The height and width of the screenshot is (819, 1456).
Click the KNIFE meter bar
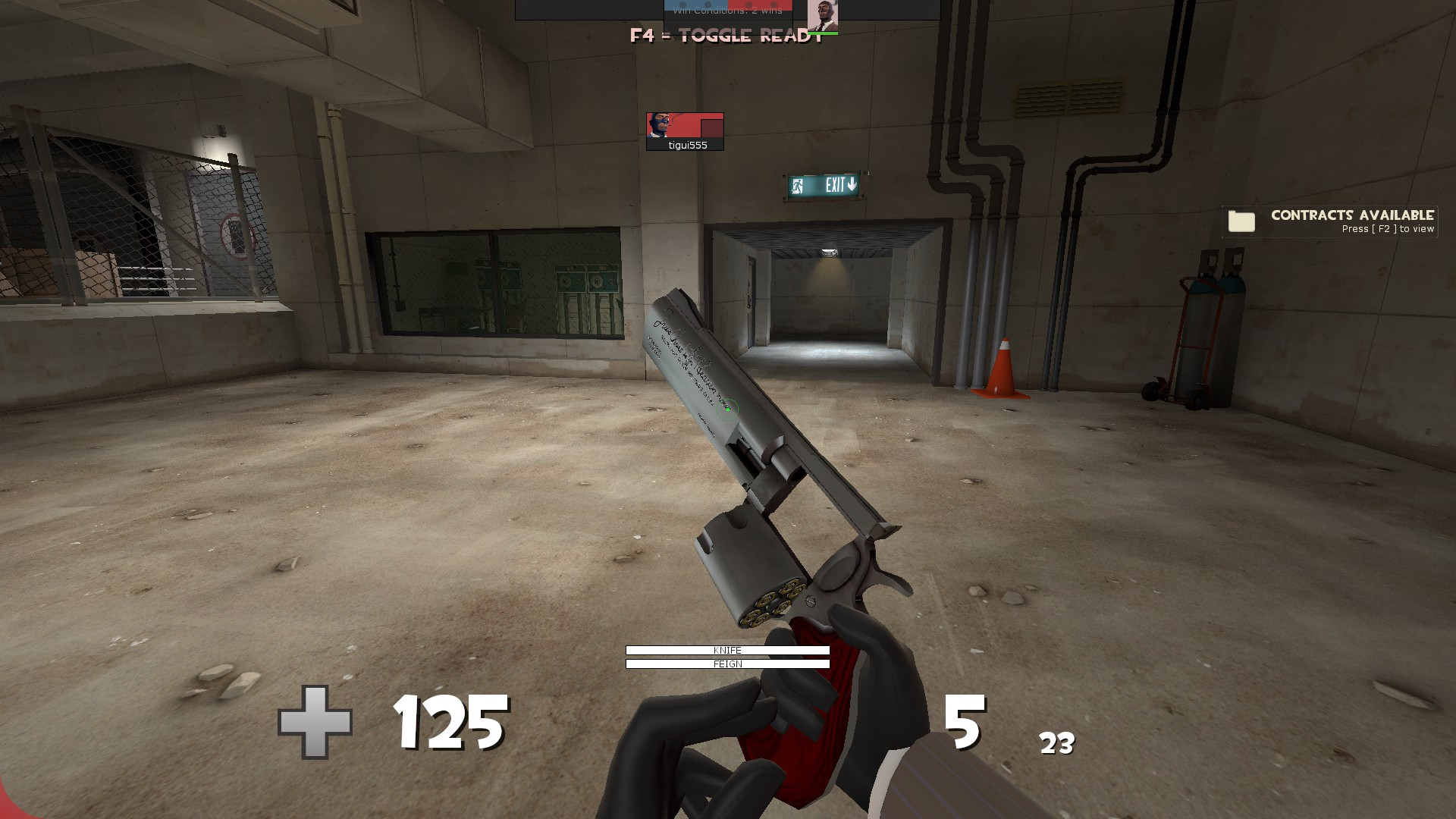[726, 650]
